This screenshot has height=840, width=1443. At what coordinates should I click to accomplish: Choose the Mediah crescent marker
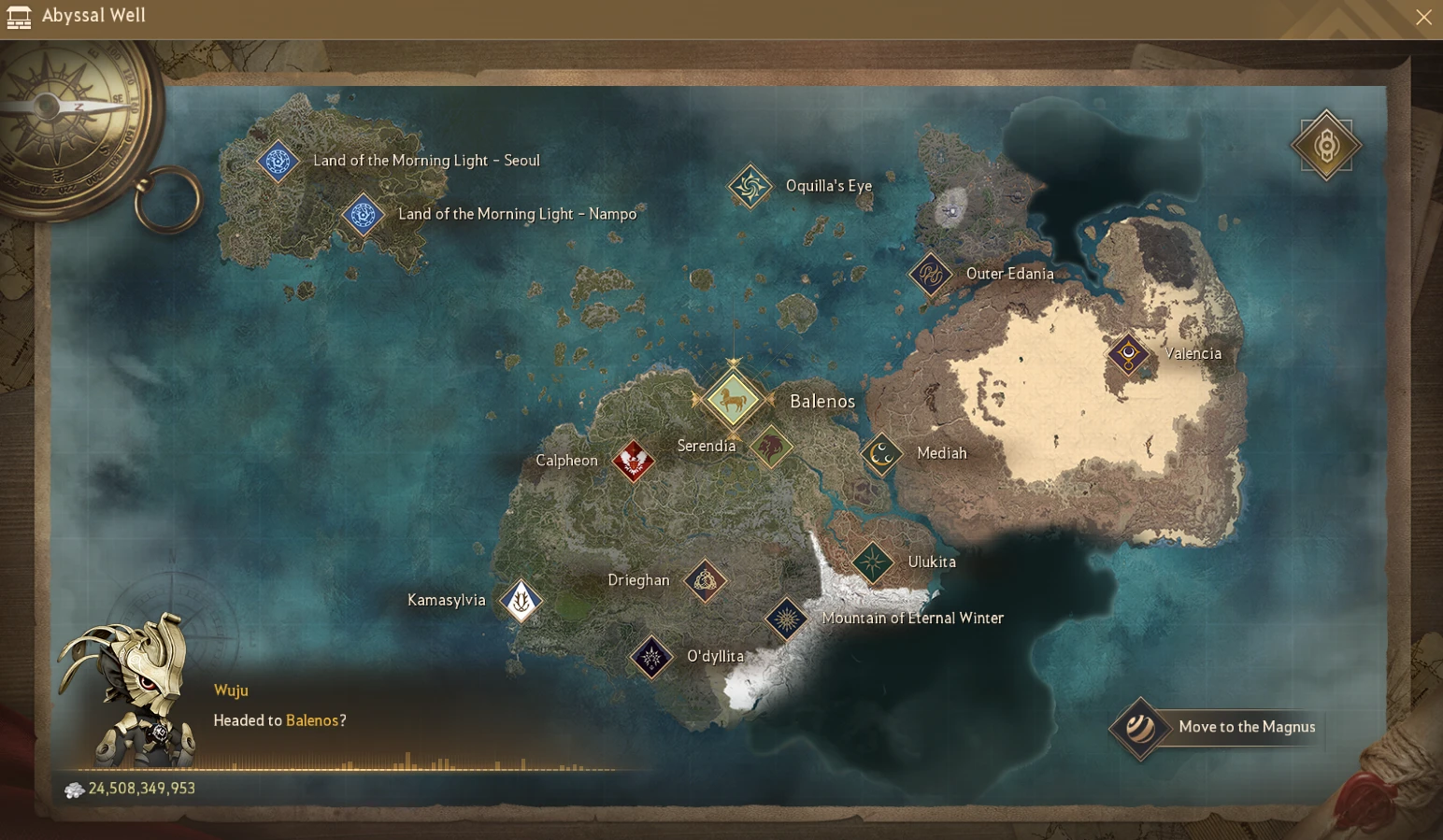click(x=881, y=454)
